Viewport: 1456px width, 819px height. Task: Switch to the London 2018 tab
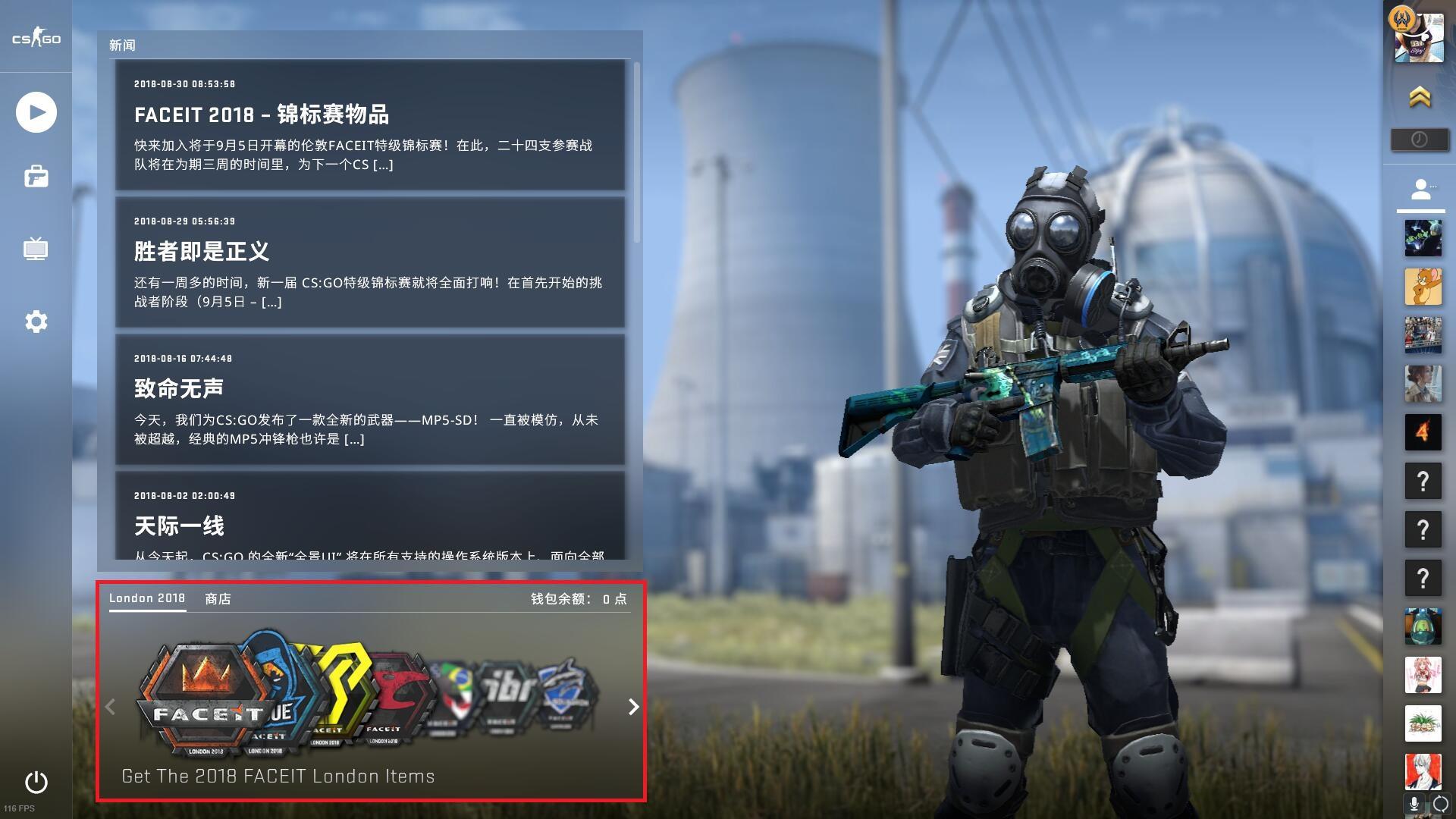point(147,598)
